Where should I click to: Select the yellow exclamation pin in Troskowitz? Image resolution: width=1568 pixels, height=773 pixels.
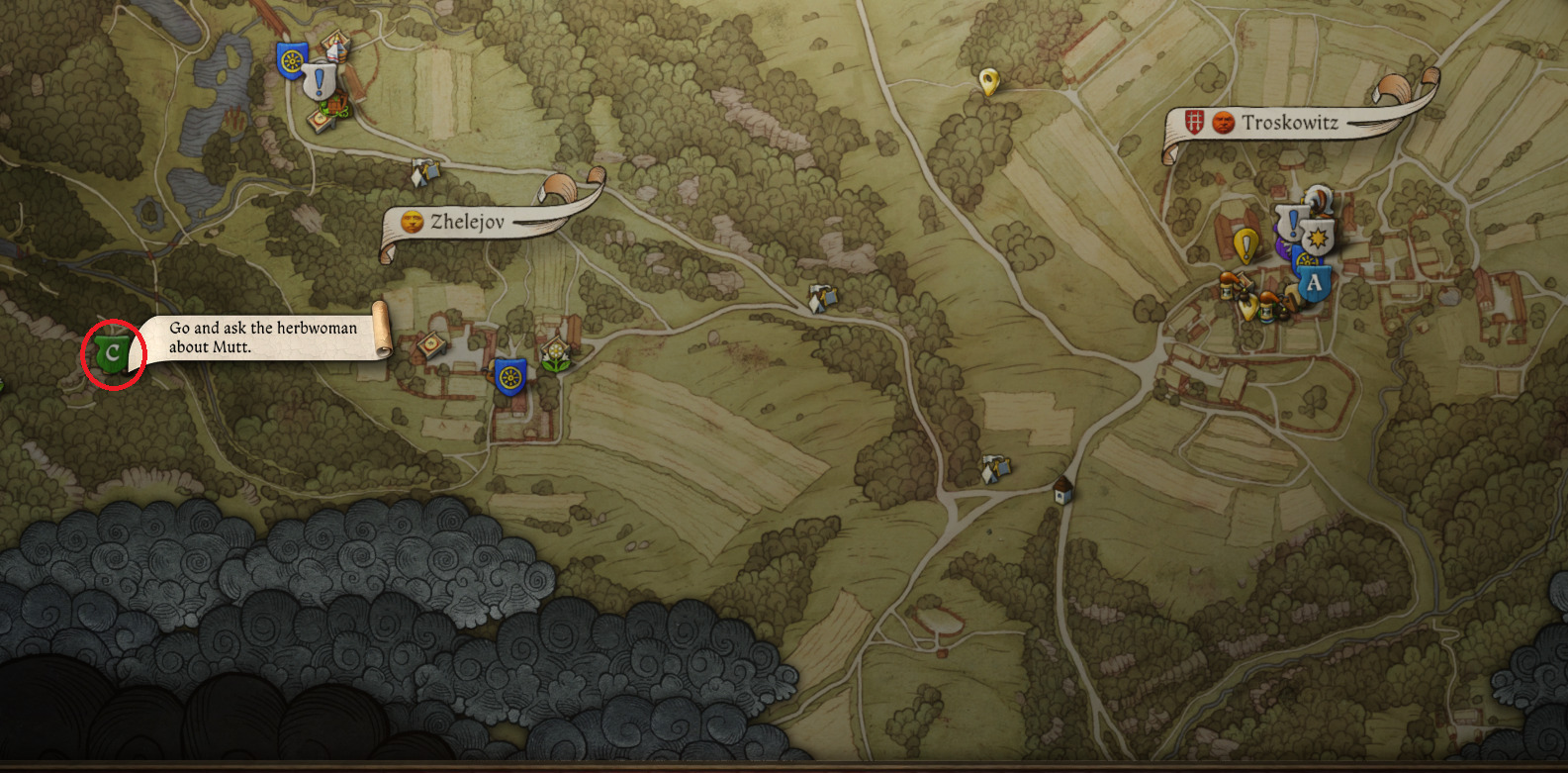[x=1246, y=244]
